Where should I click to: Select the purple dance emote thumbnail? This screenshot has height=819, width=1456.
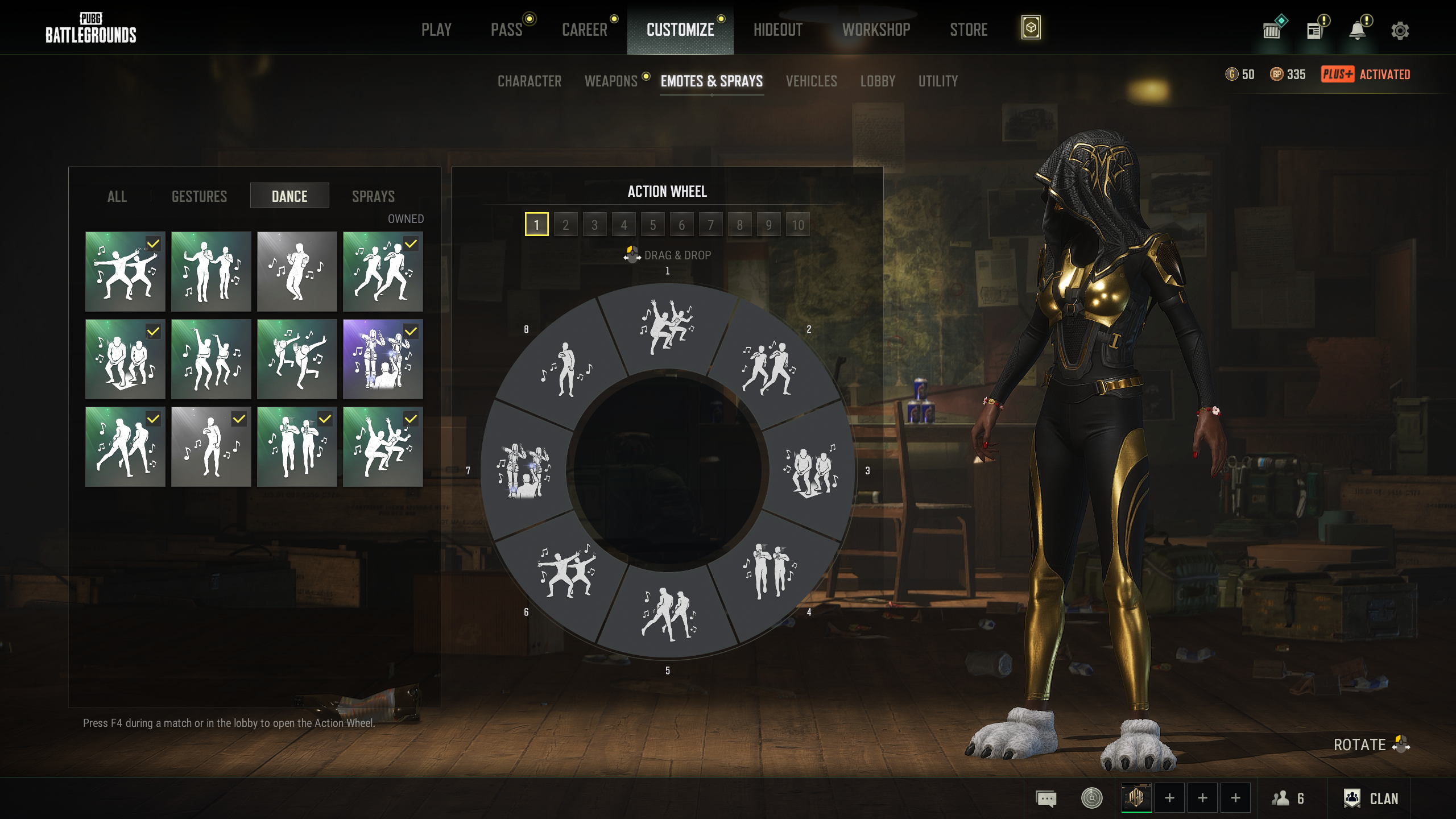coord(383,359)
